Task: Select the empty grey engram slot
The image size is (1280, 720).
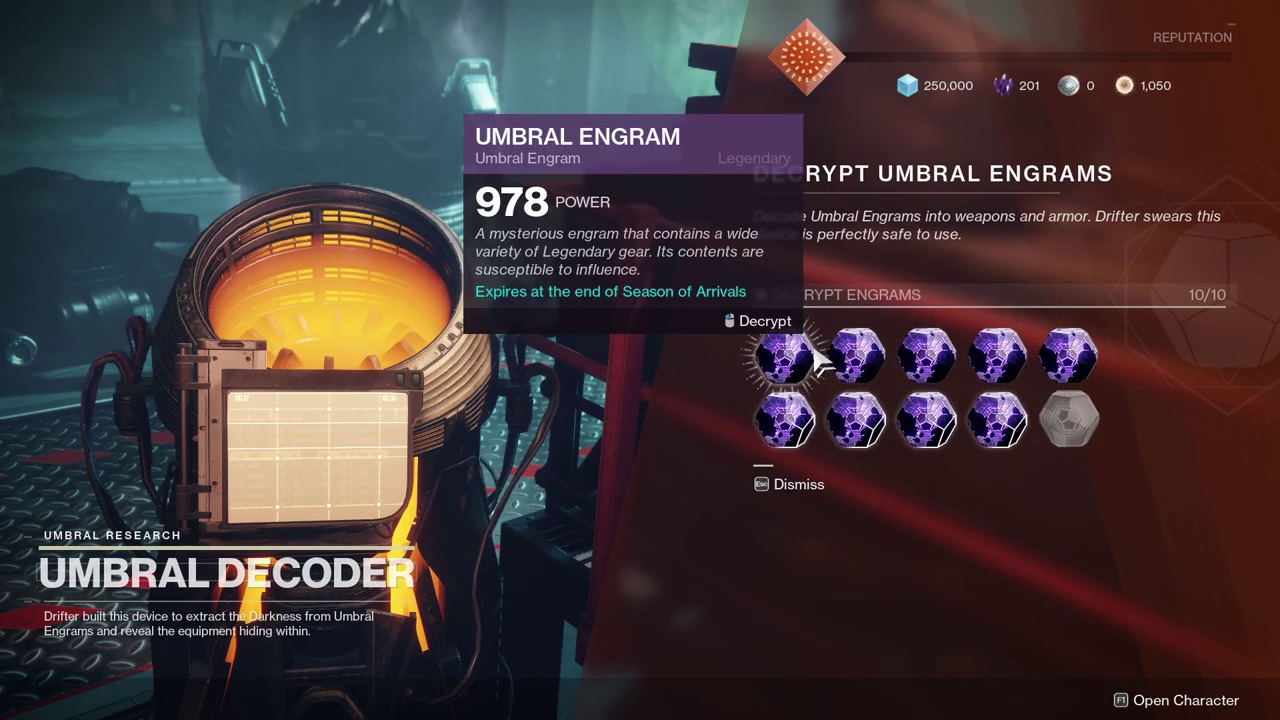Action: pos(1069,419)
